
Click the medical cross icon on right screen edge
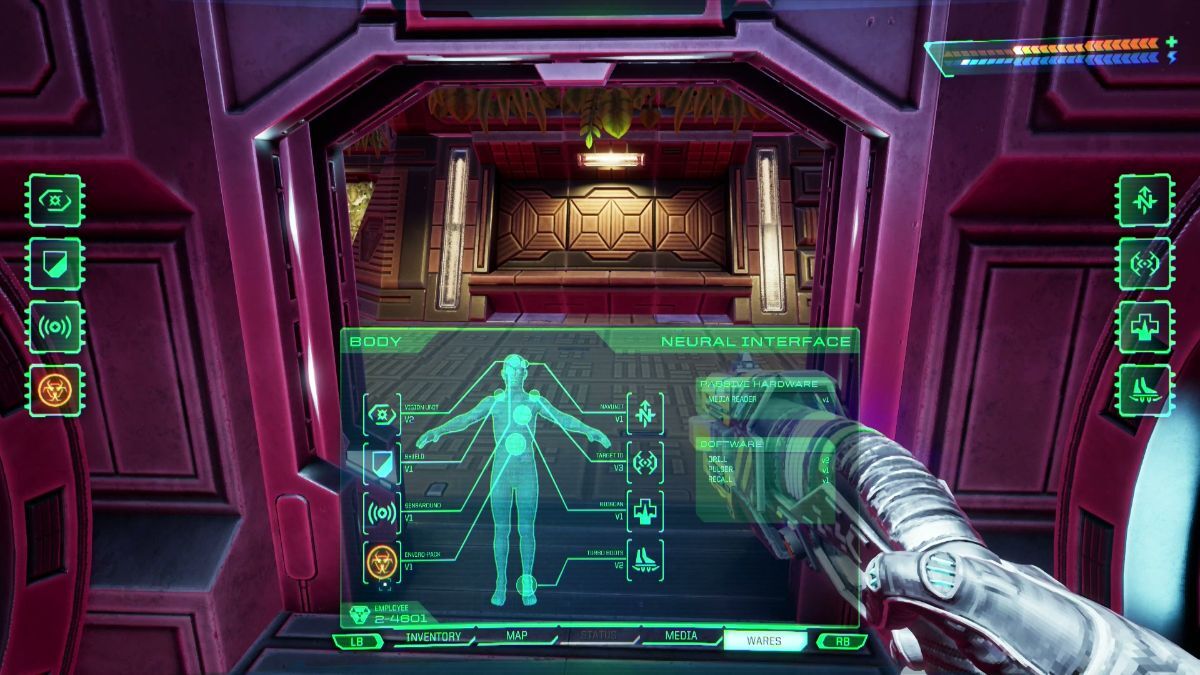click(x=1144, y=326)
